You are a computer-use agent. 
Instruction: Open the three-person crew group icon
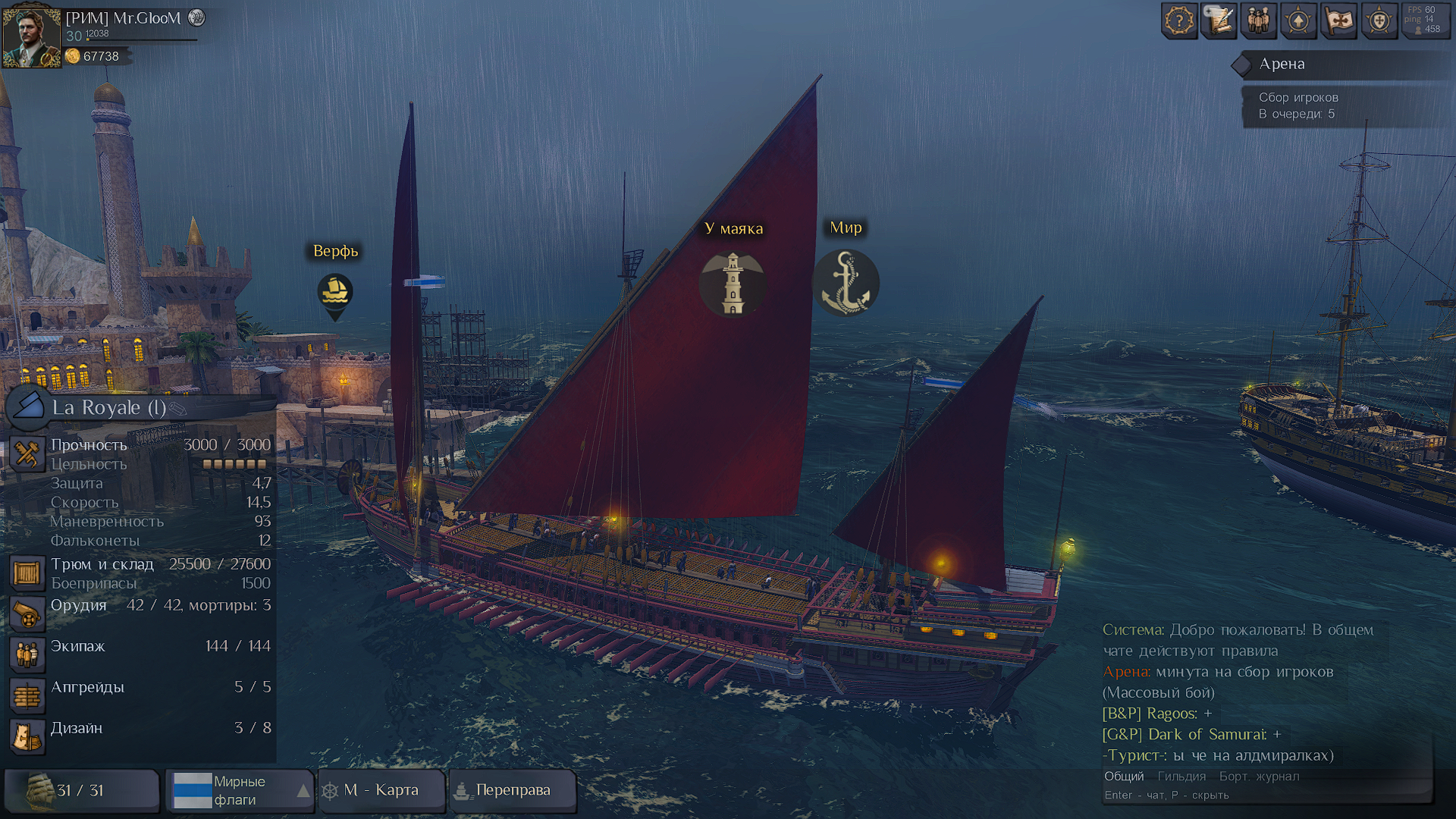click(x=1259, y=21)
